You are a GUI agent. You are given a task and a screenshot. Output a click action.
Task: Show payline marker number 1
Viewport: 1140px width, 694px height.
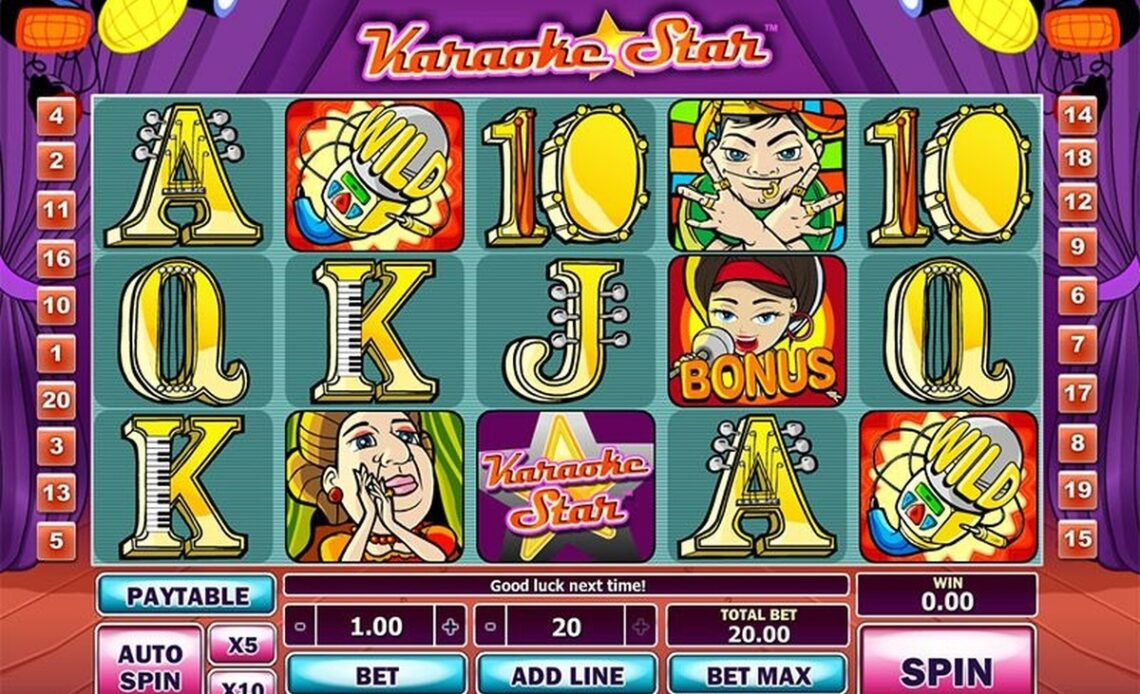[56, 352]
